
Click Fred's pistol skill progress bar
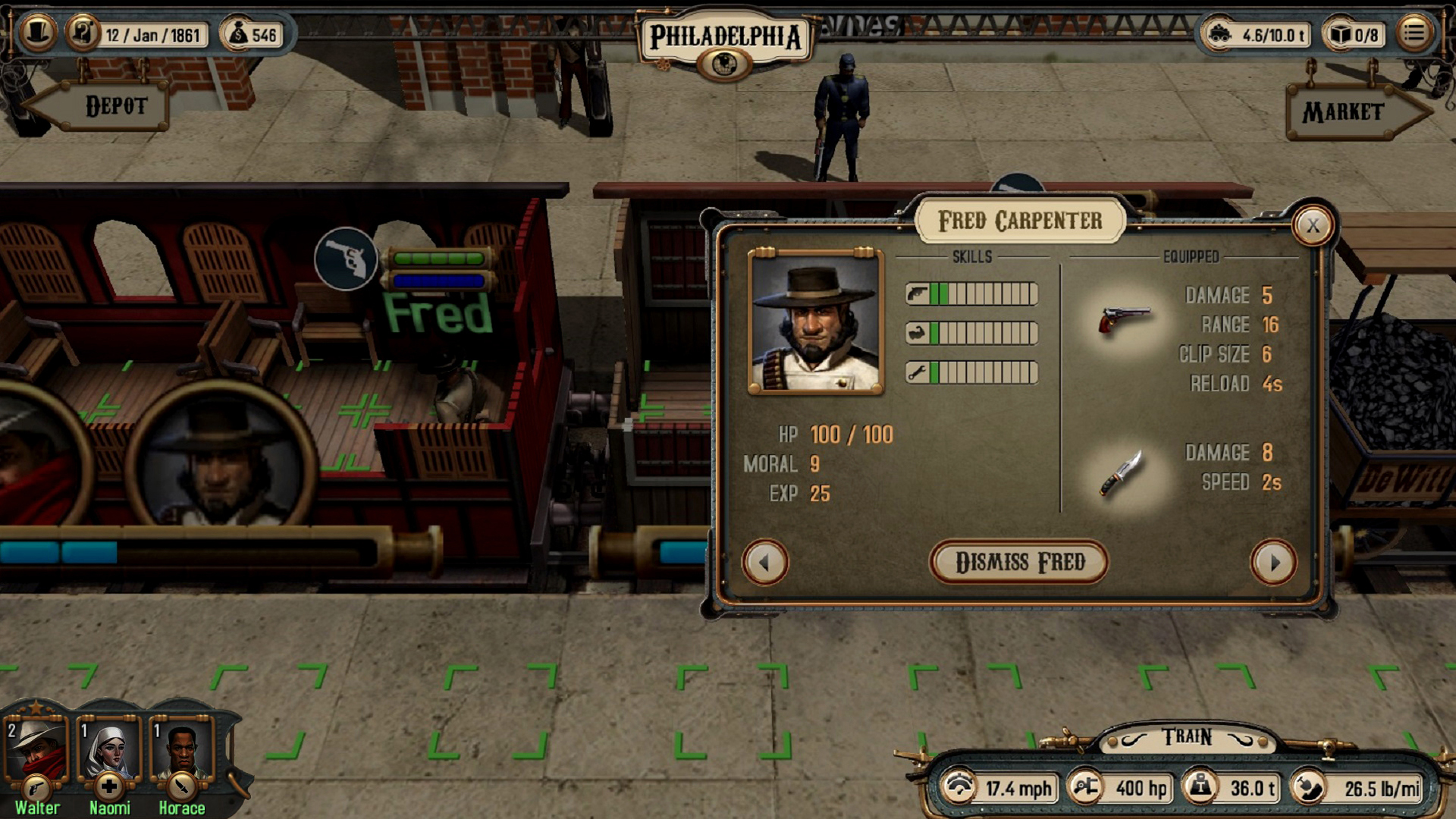coord(971,293)
